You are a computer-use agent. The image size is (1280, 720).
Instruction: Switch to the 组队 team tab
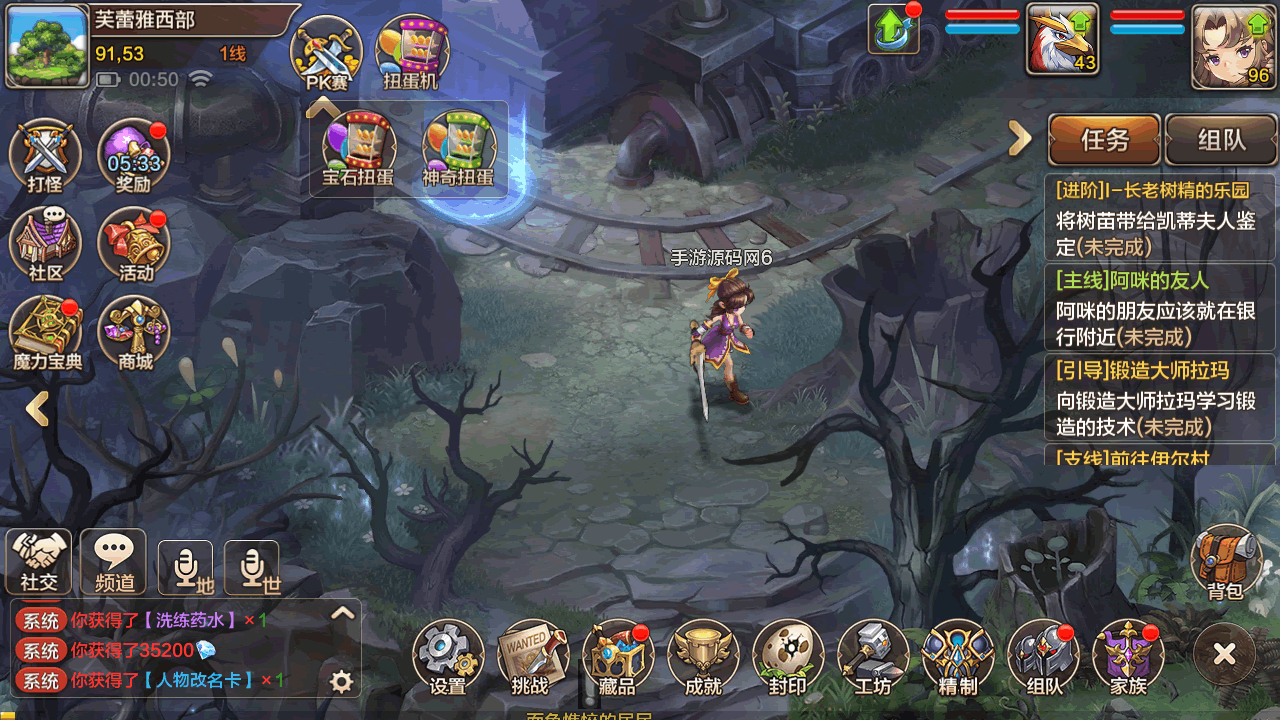[1221, 140]
